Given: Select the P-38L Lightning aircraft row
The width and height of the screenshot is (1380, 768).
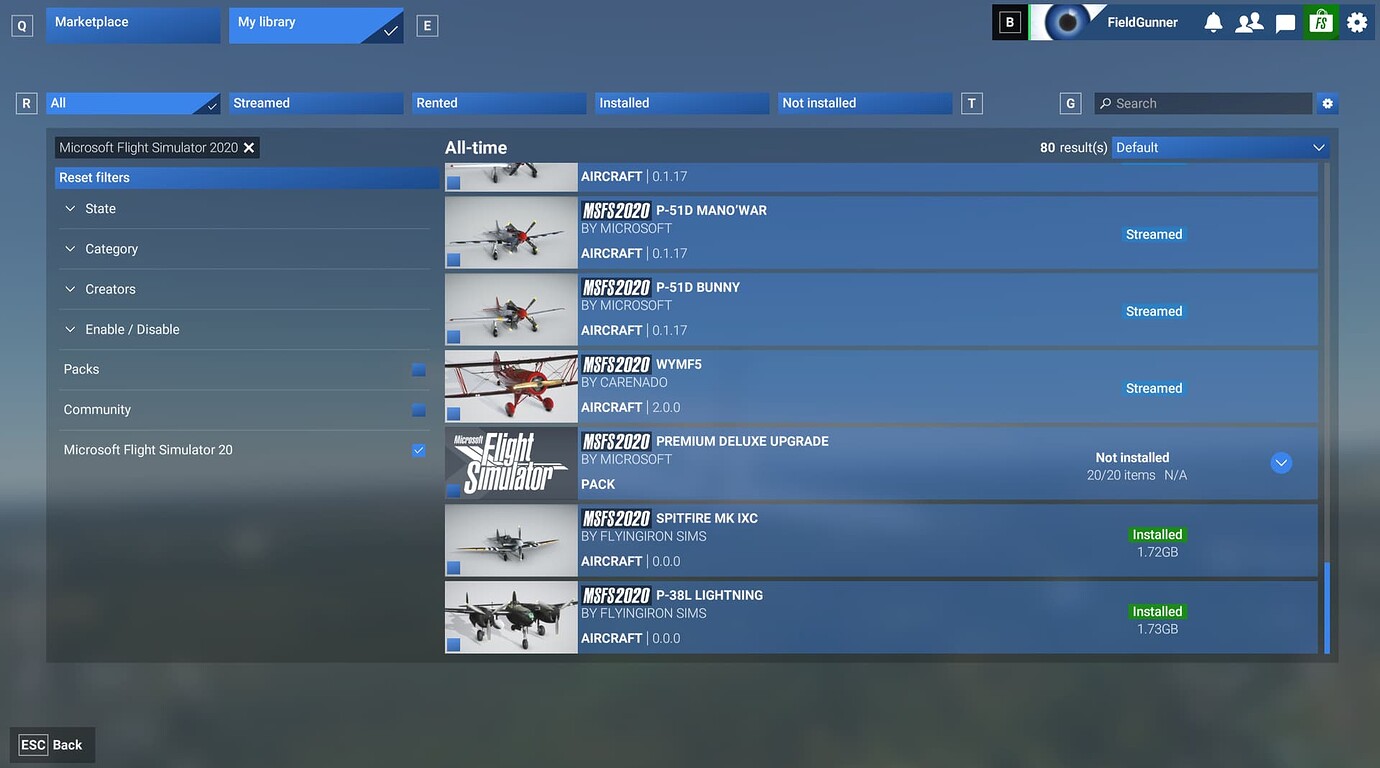Looking at the screenshot, I should pos(880,617).
